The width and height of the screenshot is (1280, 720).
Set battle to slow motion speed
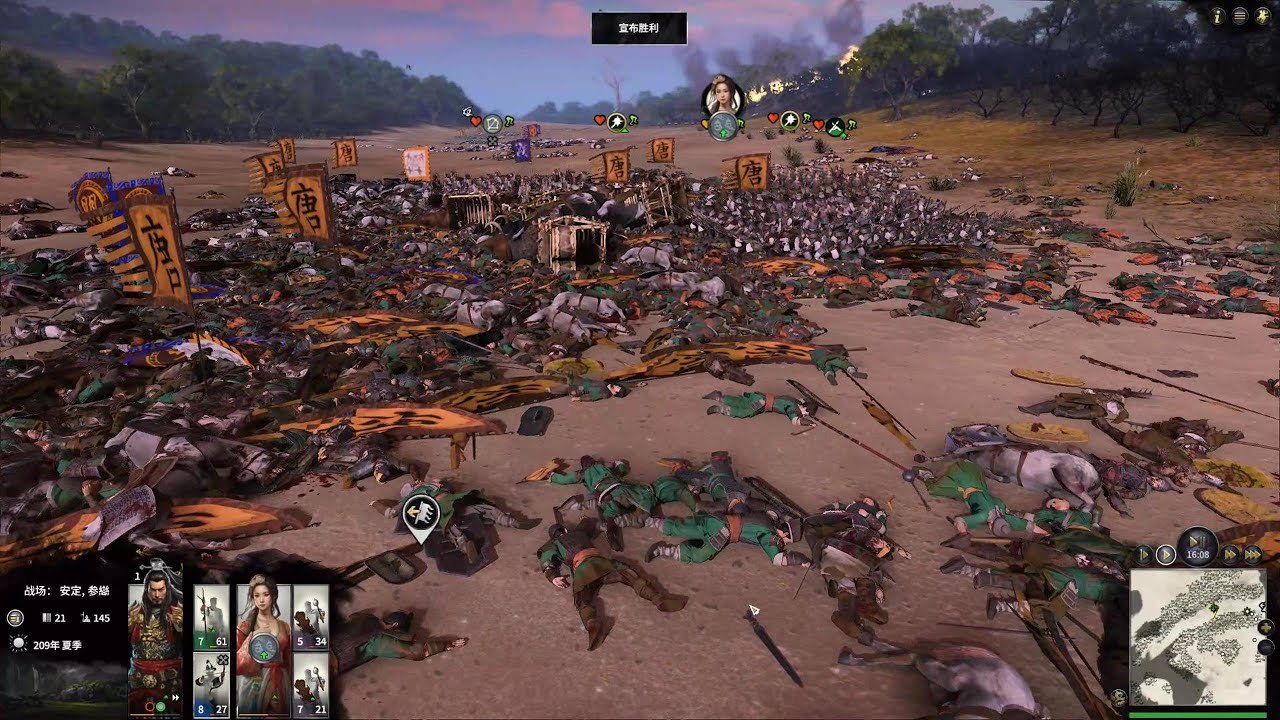(x=1145, y=554)
